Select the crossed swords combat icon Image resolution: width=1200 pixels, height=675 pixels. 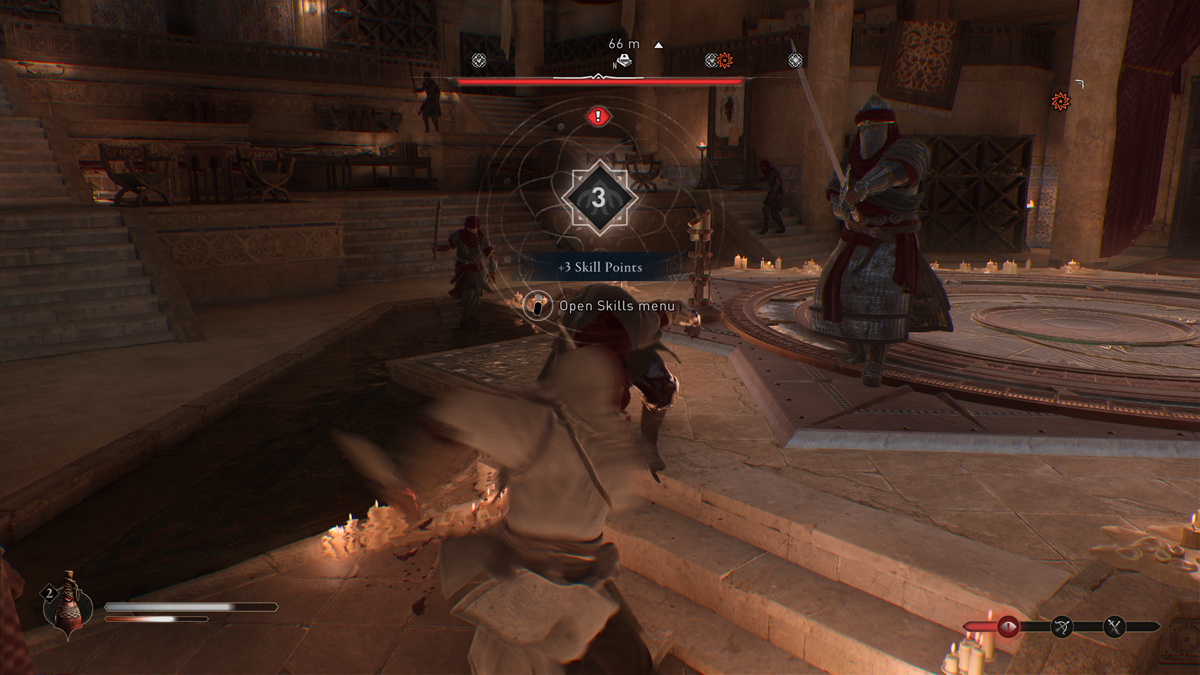pyautogui.click(x=1115, y=627)
